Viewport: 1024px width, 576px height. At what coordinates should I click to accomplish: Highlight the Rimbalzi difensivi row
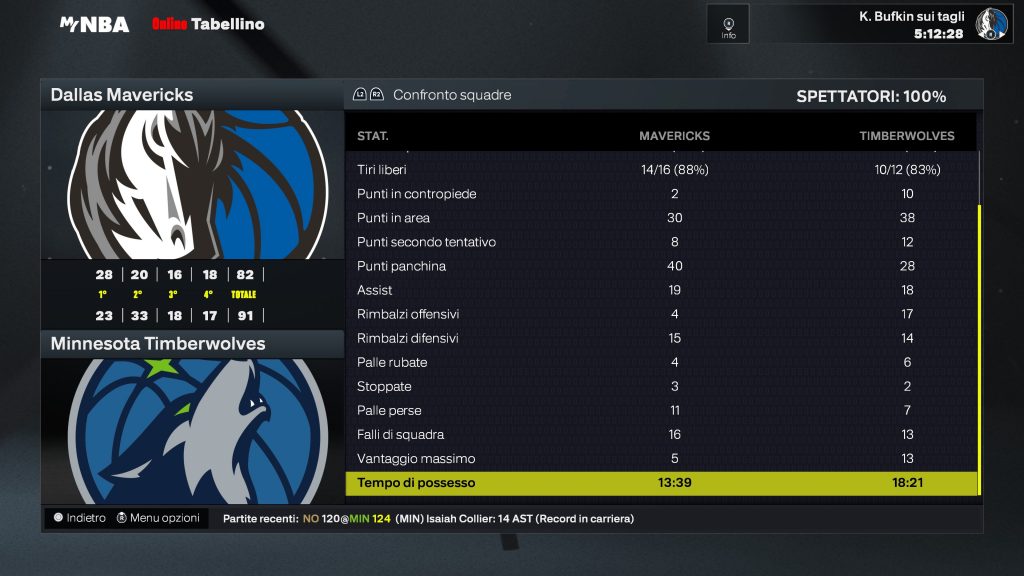click(x=660, y=338)
